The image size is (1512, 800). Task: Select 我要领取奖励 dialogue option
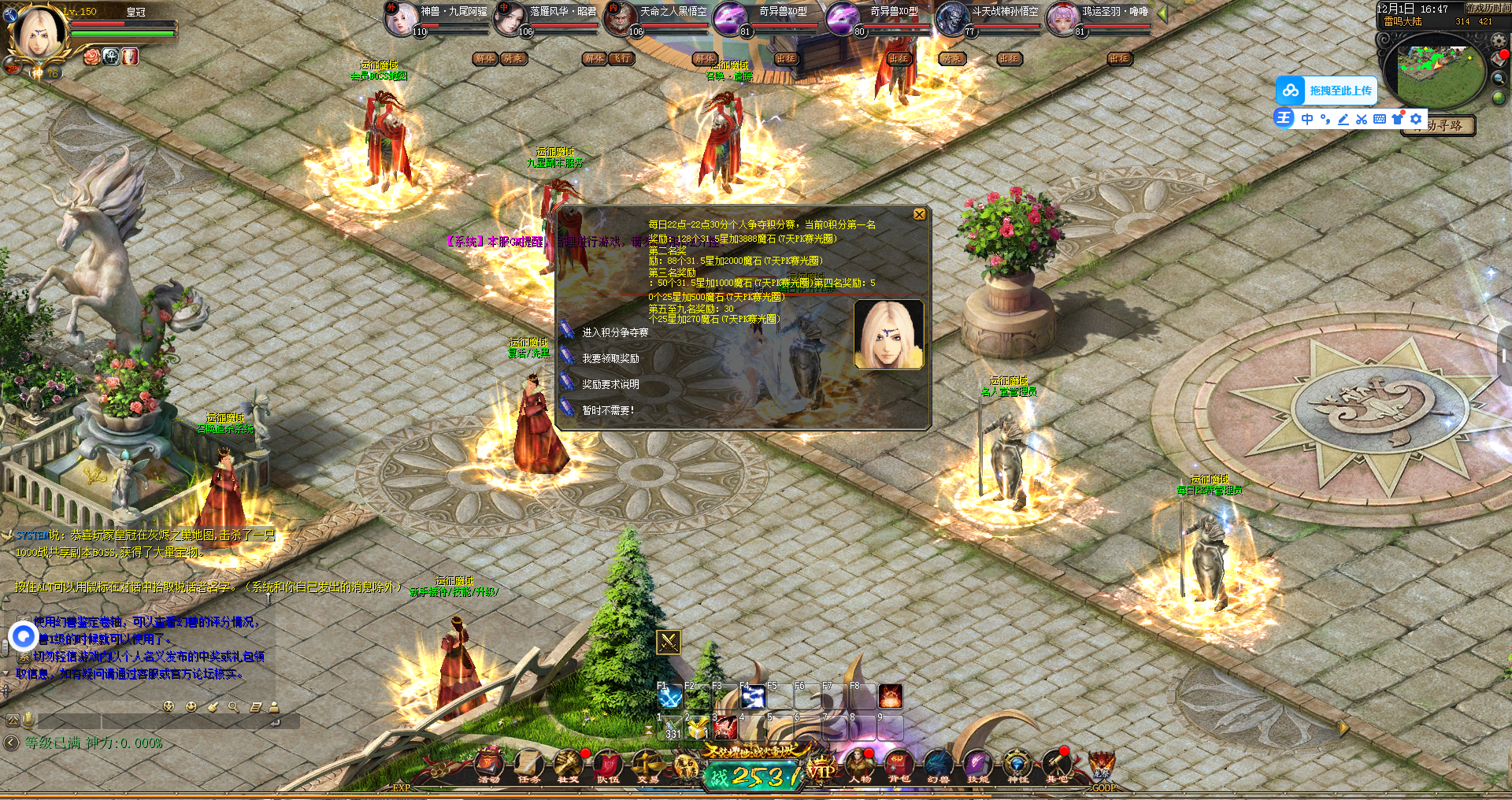pos(610,359)
